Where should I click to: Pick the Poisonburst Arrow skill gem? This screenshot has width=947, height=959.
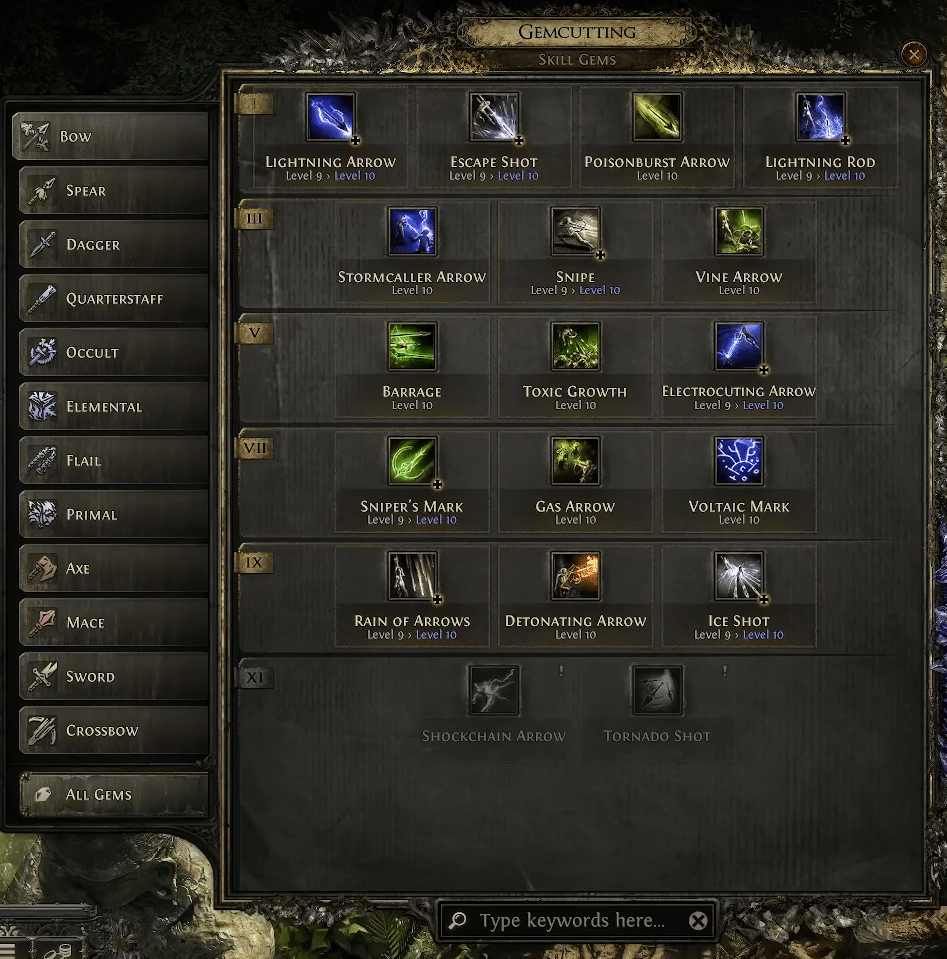(657, 119)
